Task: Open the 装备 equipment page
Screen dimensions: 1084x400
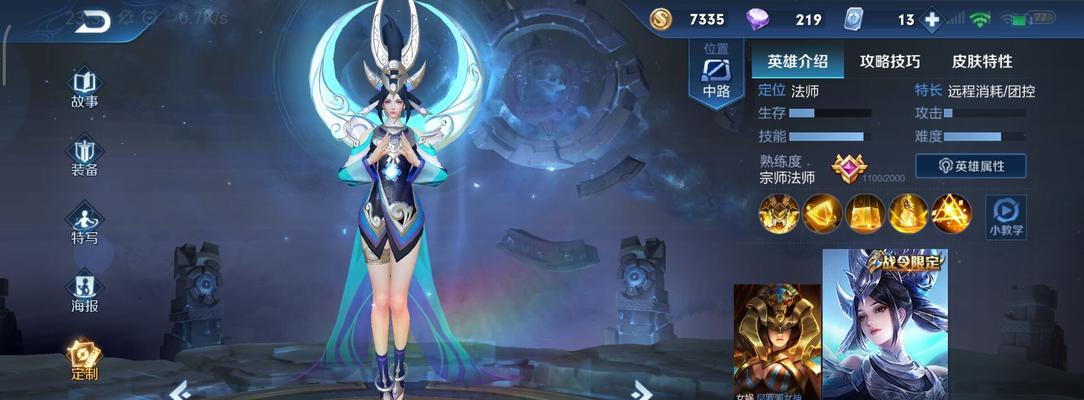Action: [84, 155]
